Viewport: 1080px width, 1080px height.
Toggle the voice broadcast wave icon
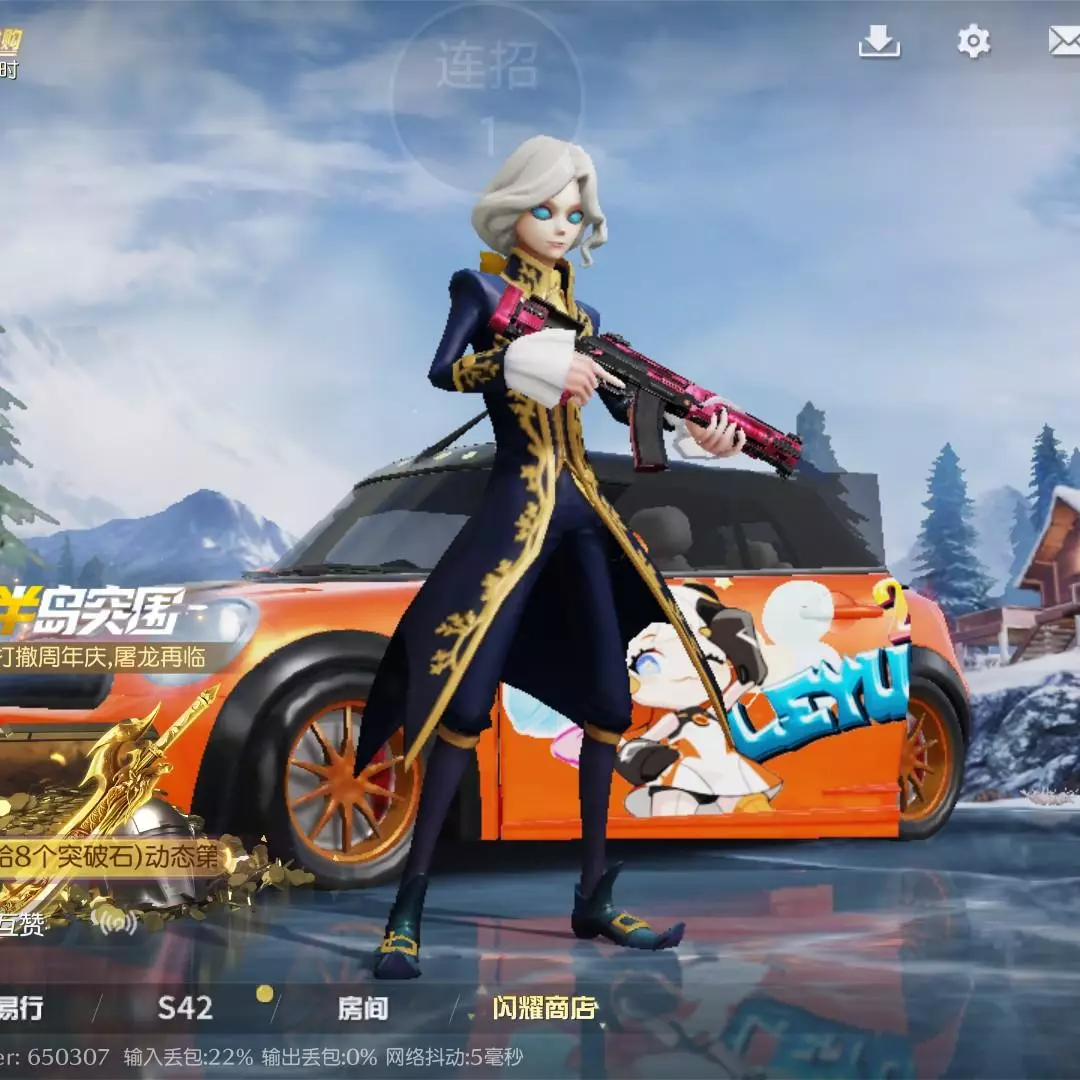click(x=114, y=918)
